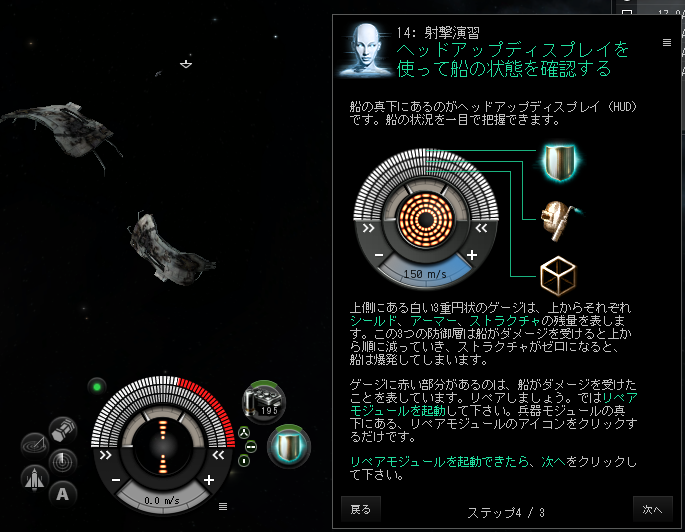The image size is (685, 532).
Task: Open the ship scanner radar icon
Action: pyautogui.click(x=62, y=461)
